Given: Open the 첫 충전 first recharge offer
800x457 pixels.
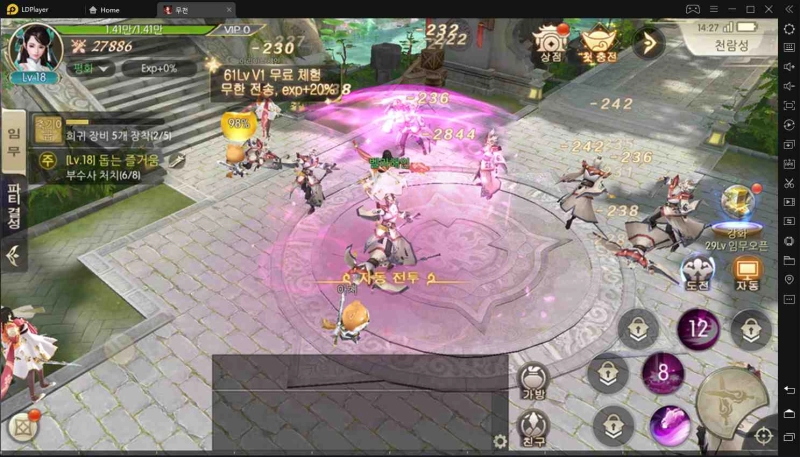Looking at the screenshot, I should [601, 43].
